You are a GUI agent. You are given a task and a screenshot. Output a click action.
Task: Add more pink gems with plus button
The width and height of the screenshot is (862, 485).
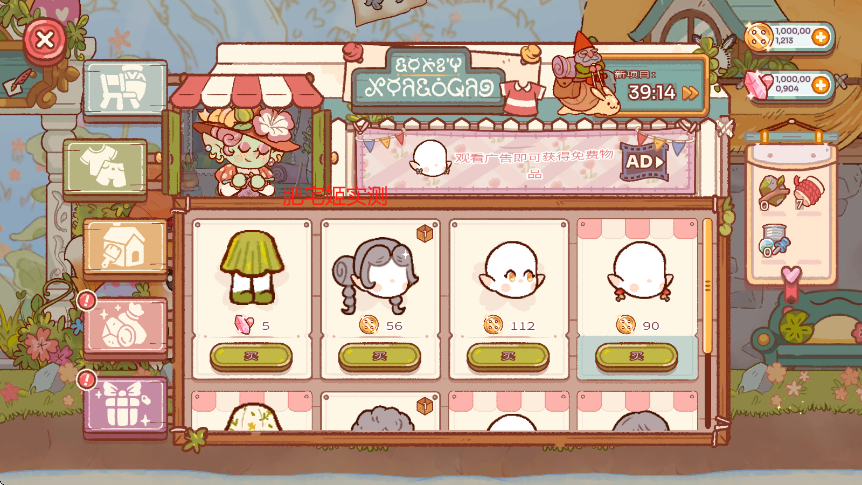[x=821, y=85]
